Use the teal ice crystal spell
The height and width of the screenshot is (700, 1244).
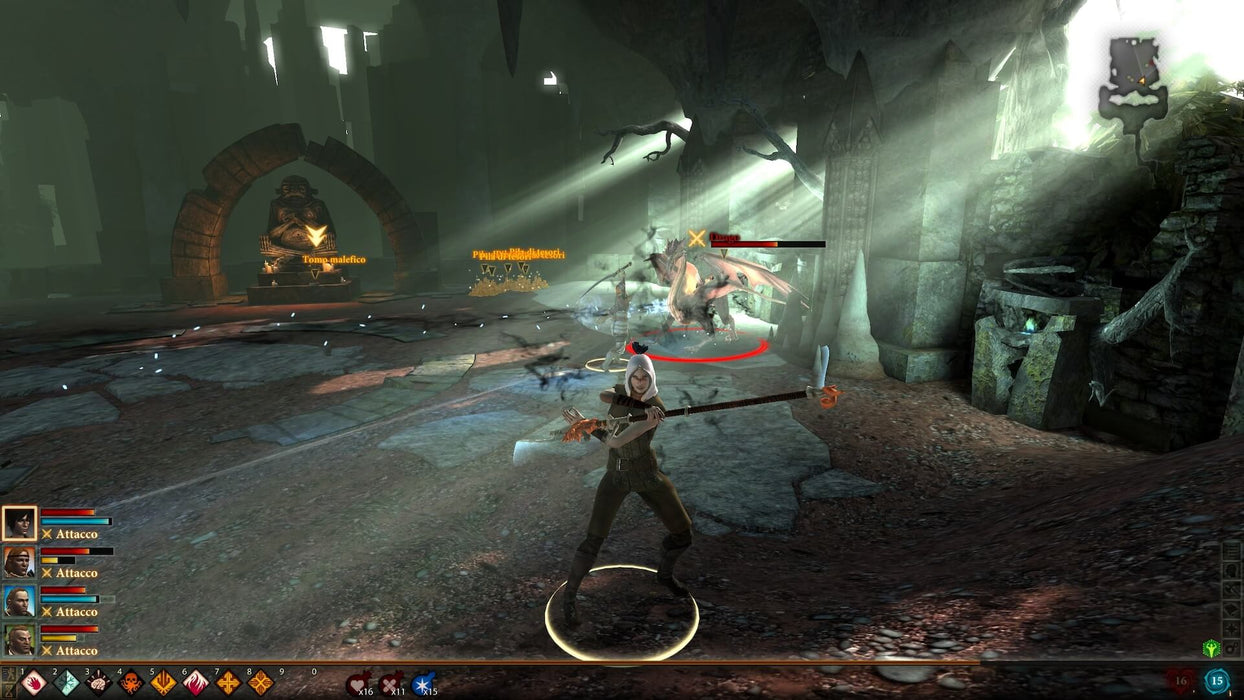point(66,683)
